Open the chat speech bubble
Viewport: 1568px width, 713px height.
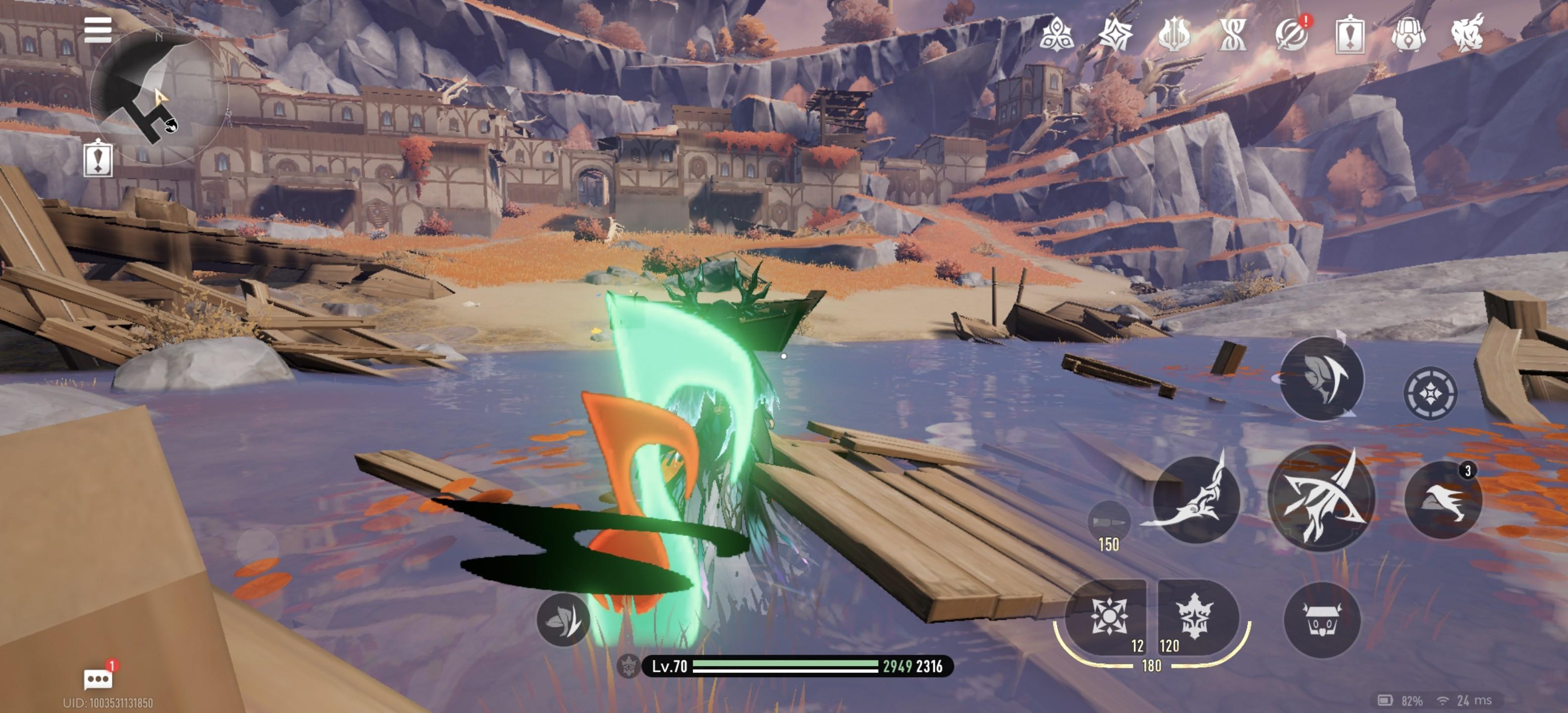(98, 678)
